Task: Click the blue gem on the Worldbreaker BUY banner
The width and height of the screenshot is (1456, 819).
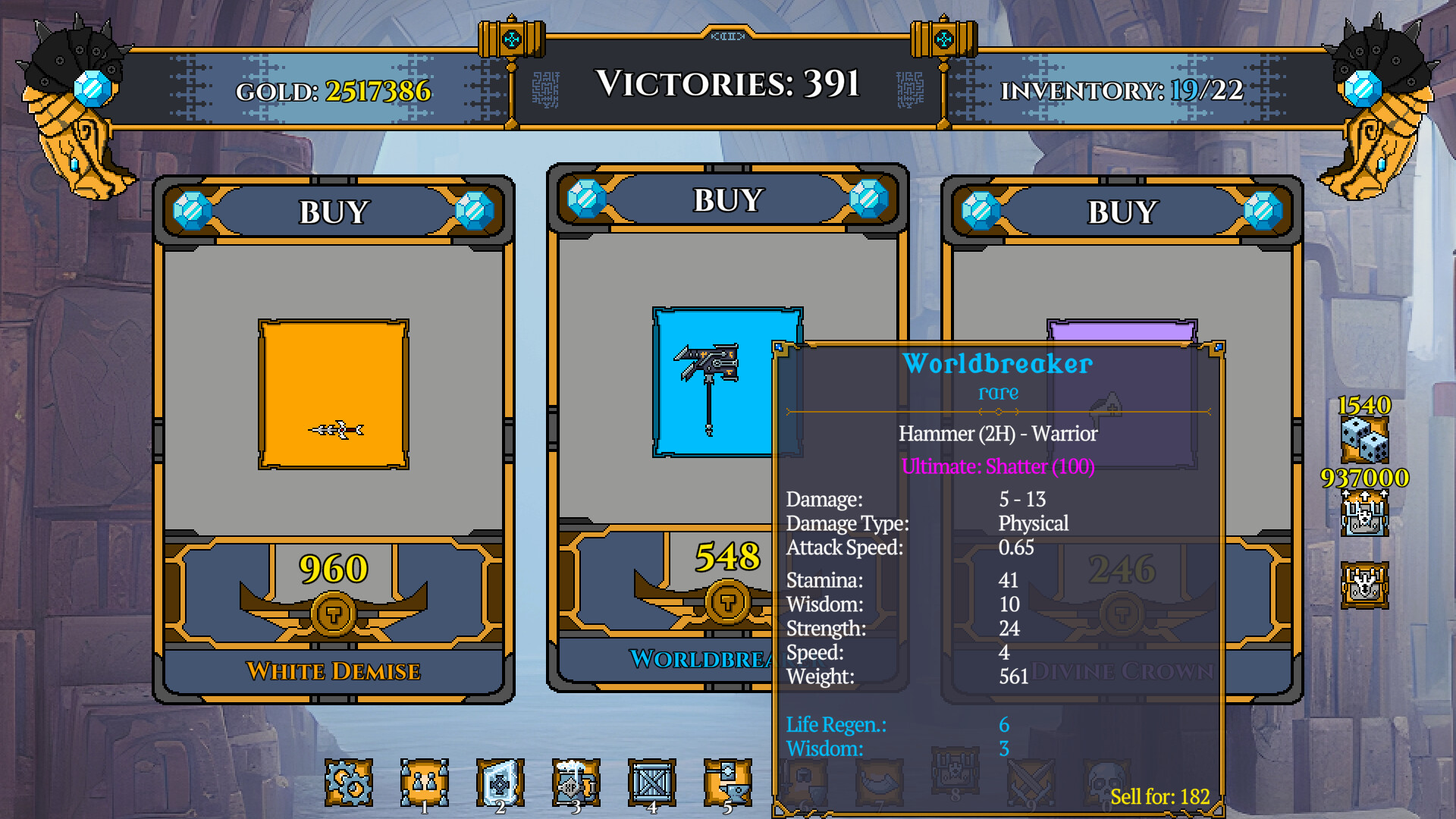Action: tap(584, 199)
